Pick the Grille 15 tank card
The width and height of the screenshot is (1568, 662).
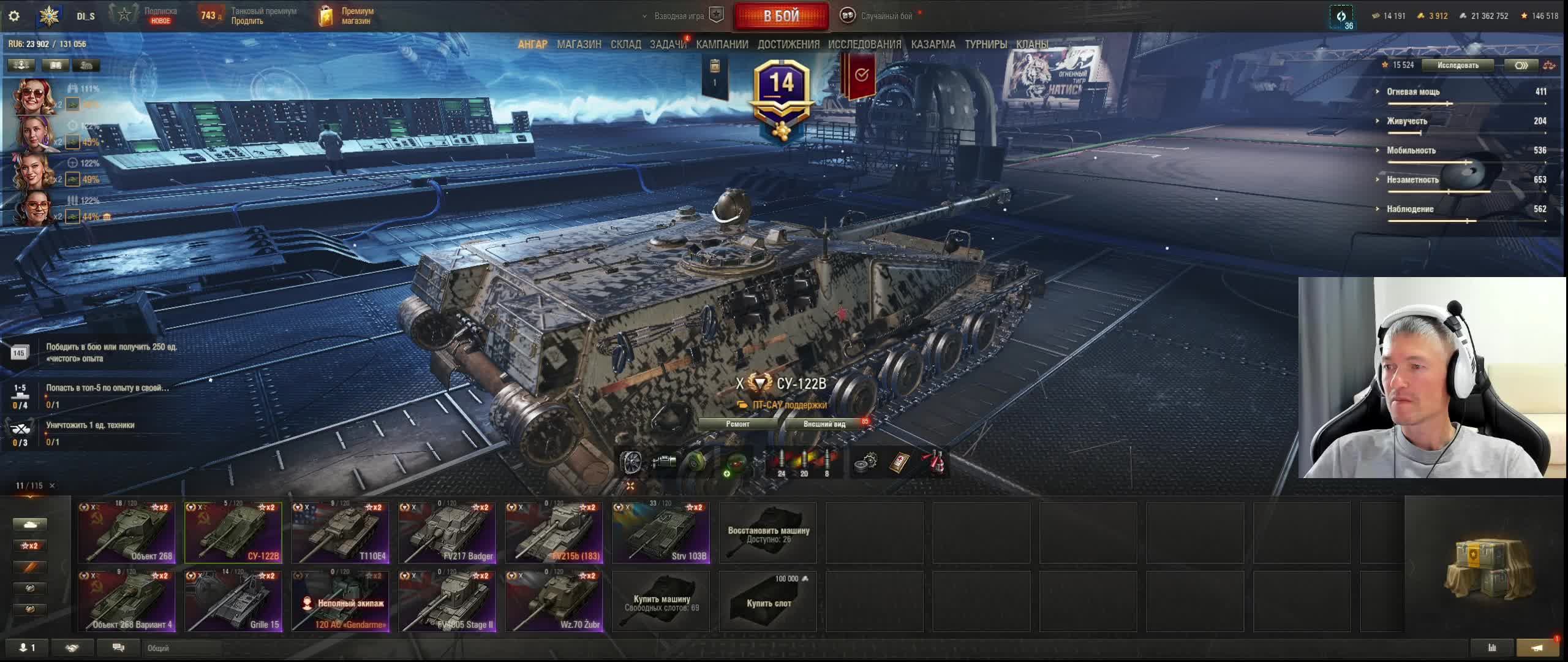[x=233, y=601]
